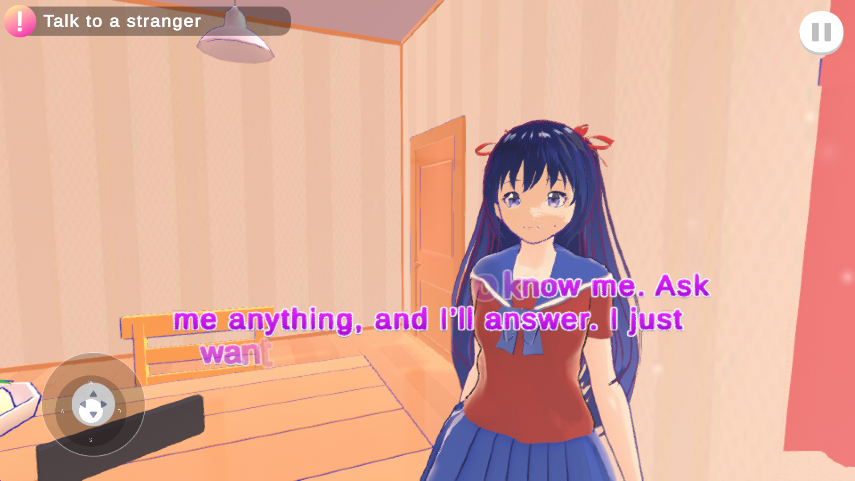The height and width of the screenshot is (481, 855).
Task: Open the "Talk to a stranger" objective tracker
Action: tap(150, 21)
